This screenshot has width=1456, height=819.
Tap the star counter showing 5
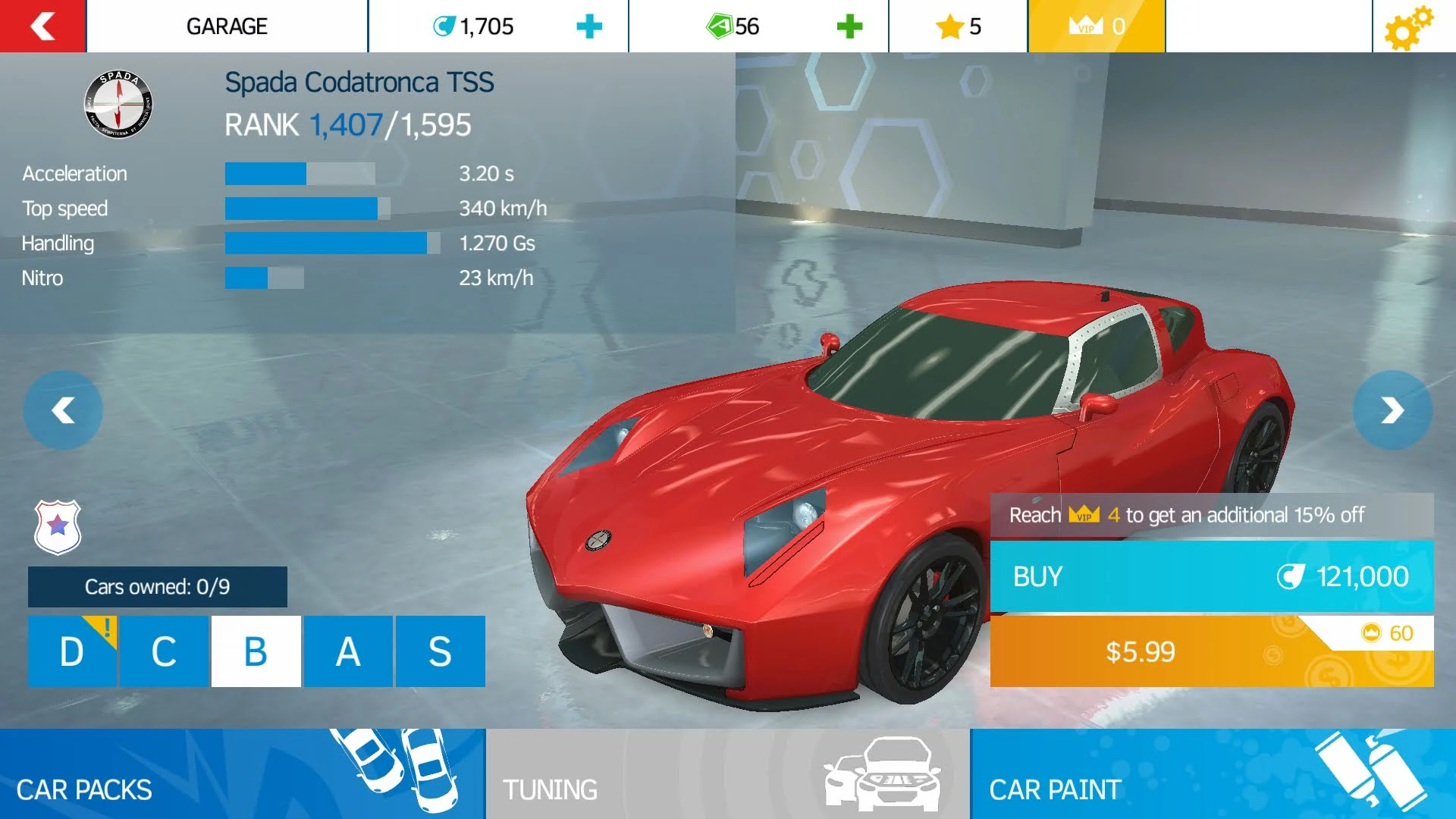958,27
